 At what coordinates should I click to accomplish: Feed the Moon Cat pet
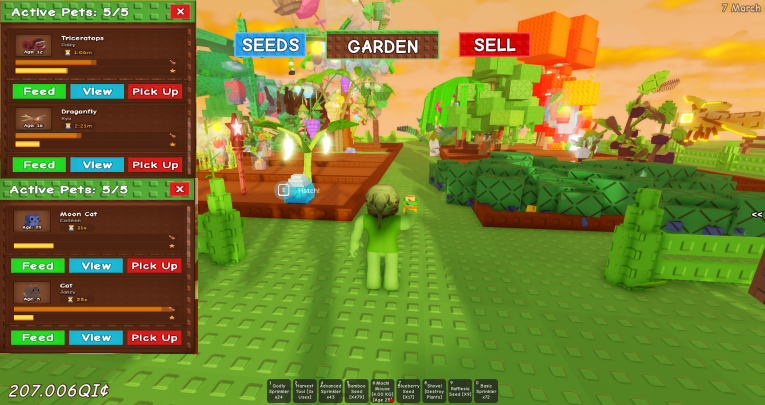tap(38, 266)
